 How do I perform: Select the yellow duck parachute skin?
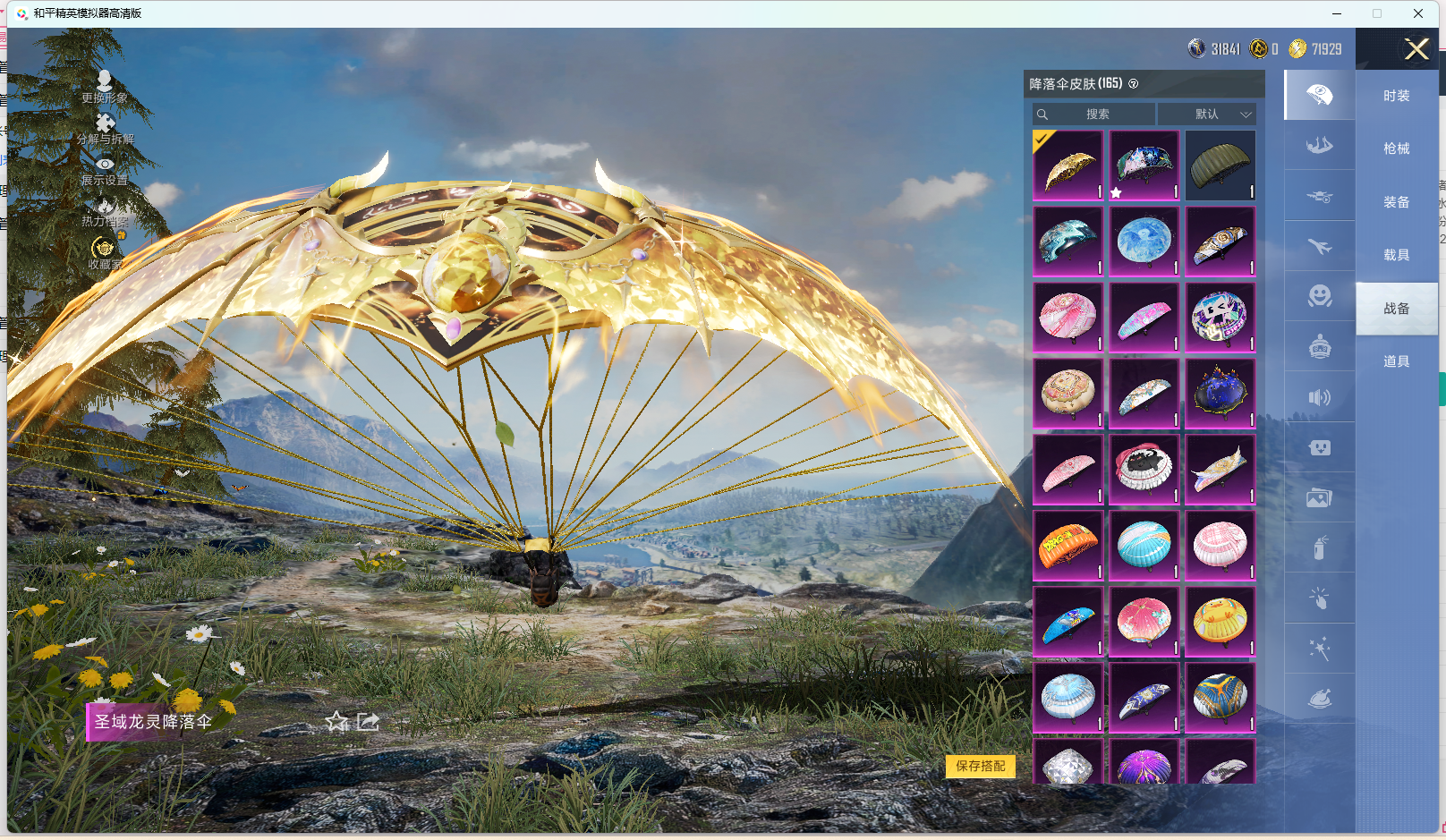(1220, 622)
